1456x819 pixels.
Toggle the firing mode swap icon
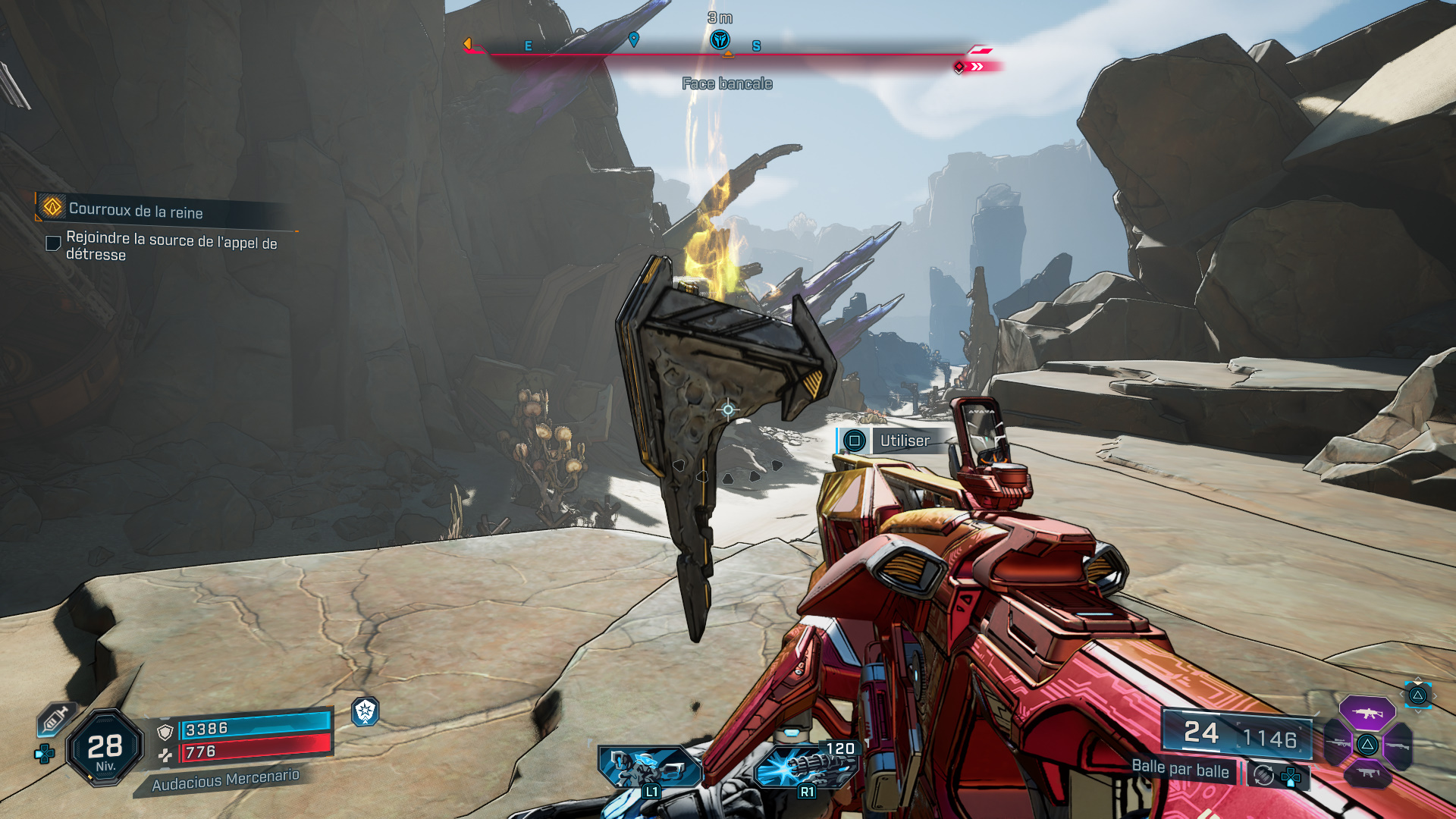tap(1263, 775)
